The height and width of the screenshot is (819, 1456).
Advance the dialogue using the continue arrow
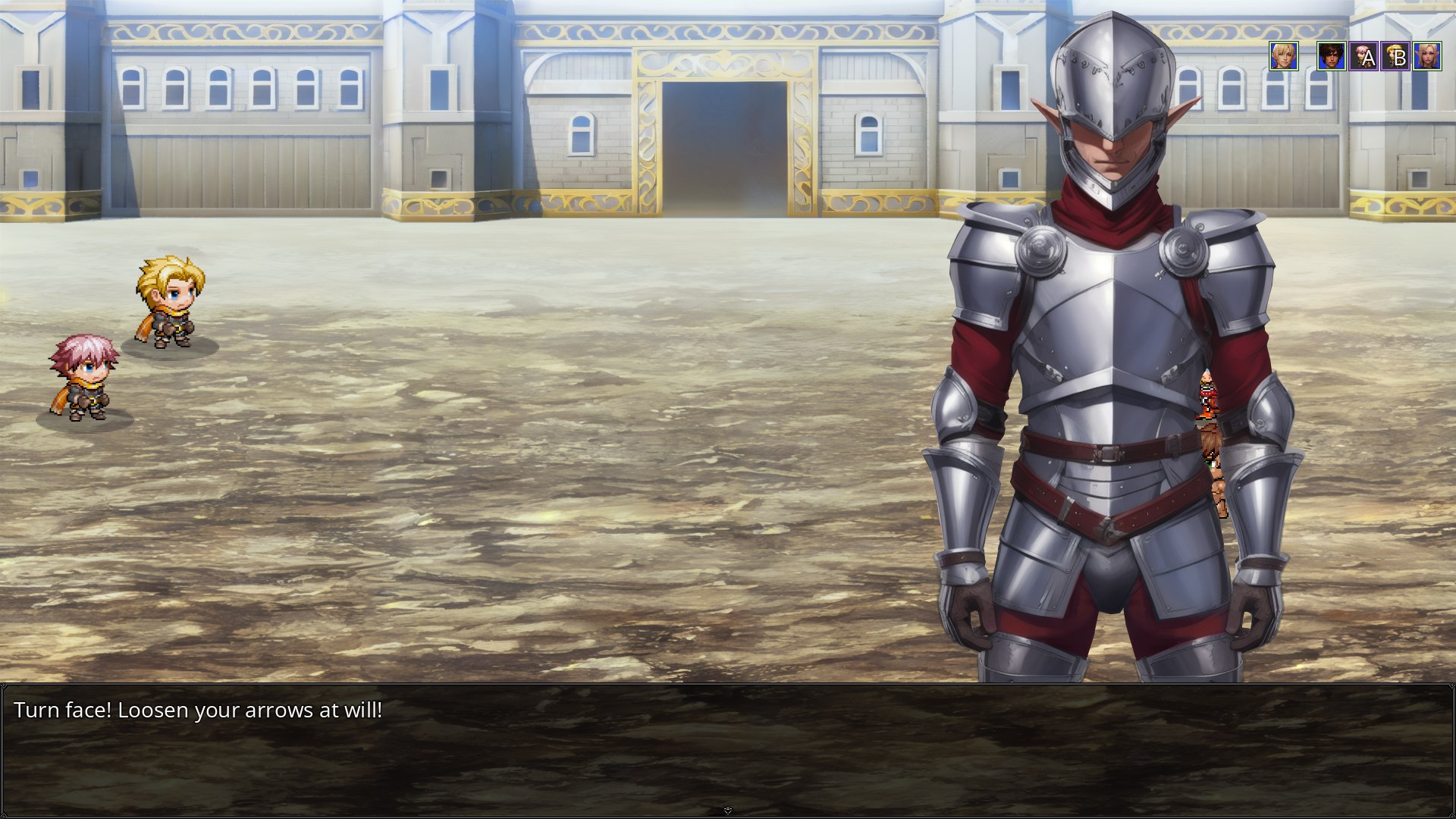pyautogui.click(x=727, y=811)
